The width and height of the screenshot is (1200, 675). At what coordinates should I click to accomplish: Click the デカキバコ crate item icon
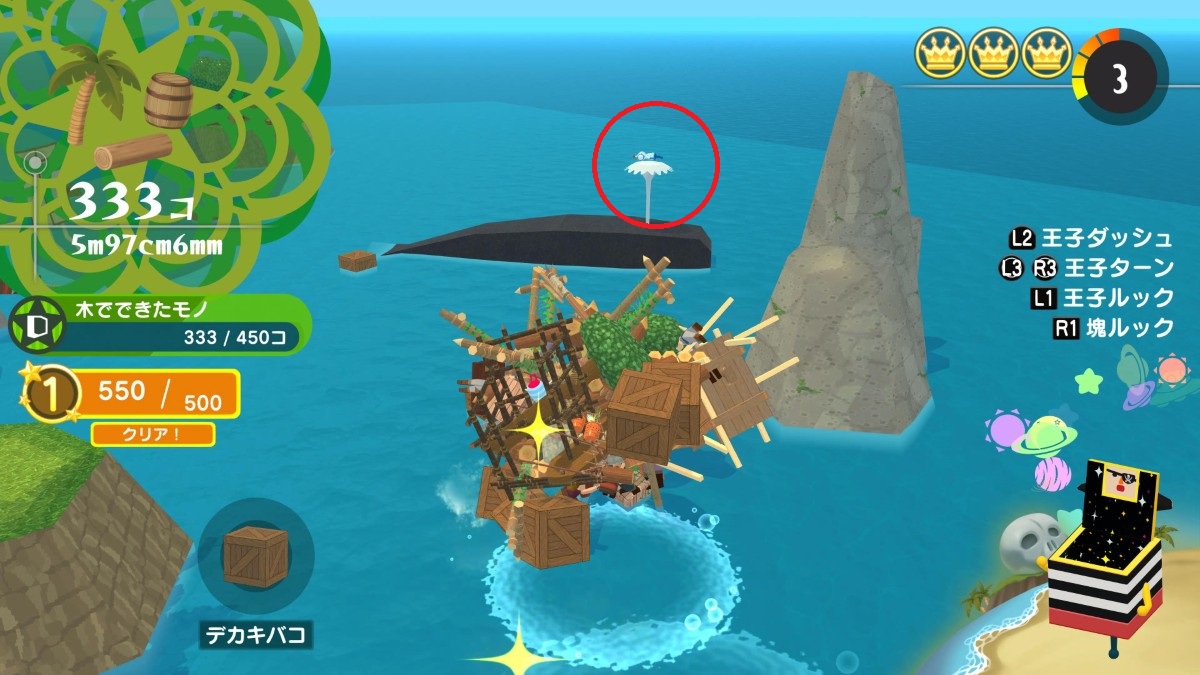click(256, 556)
